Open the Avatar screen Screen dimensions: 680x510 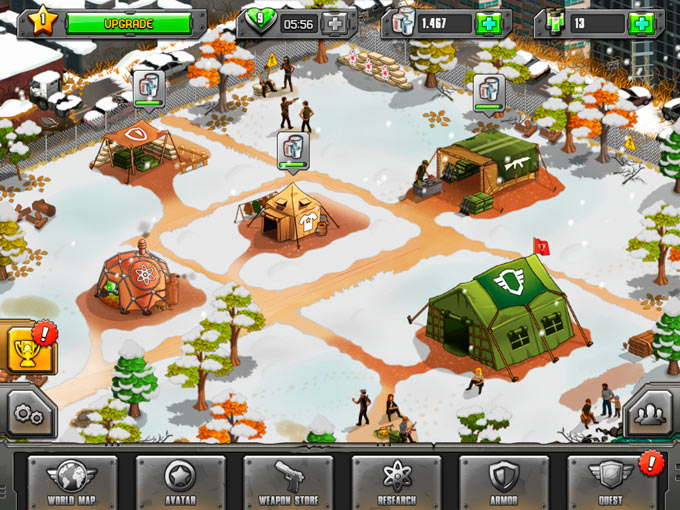[x=180, y=482]
